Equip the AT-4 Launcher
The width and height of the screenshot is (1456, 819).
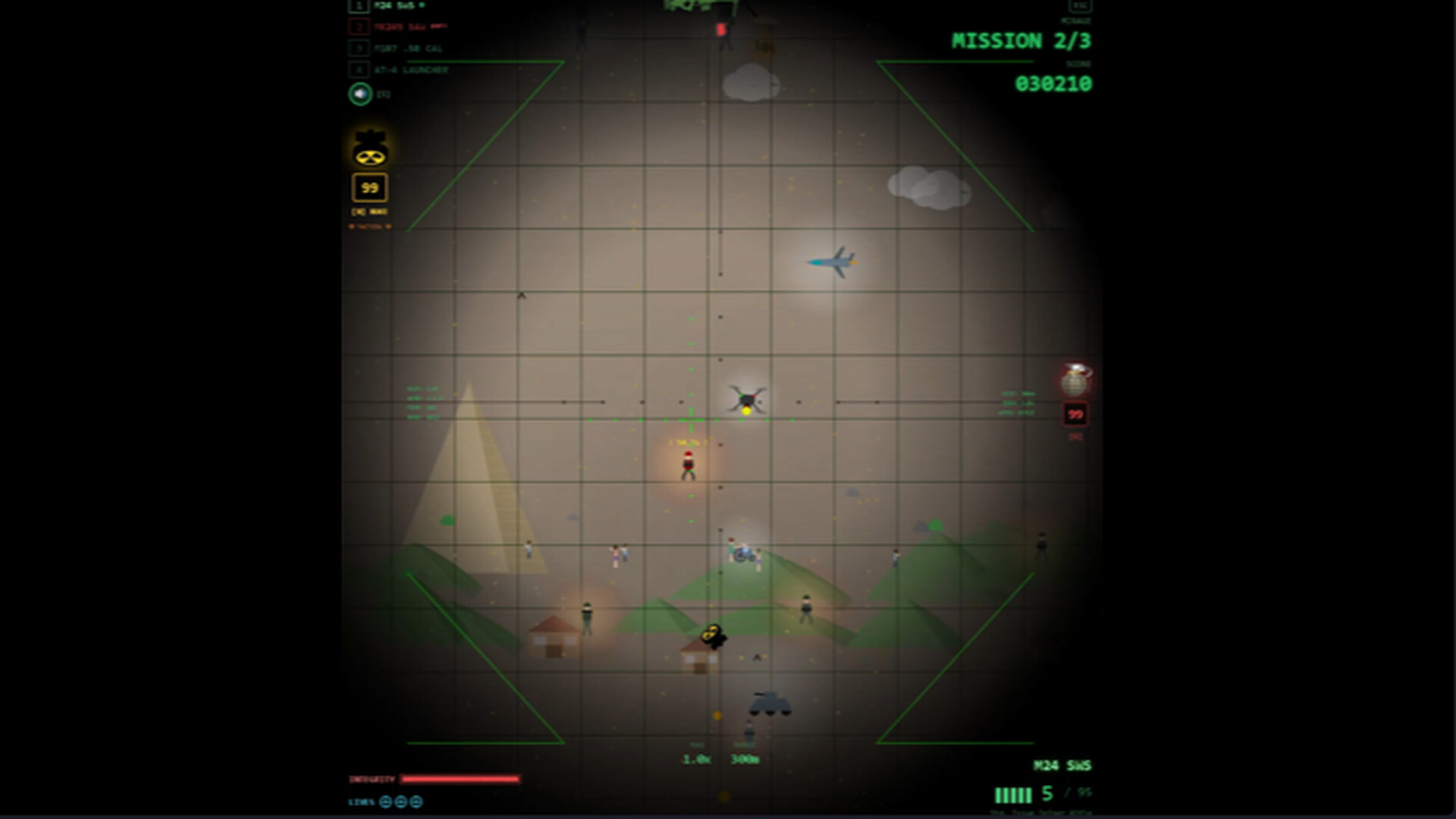pyautogui.click(x=407, y=69)
